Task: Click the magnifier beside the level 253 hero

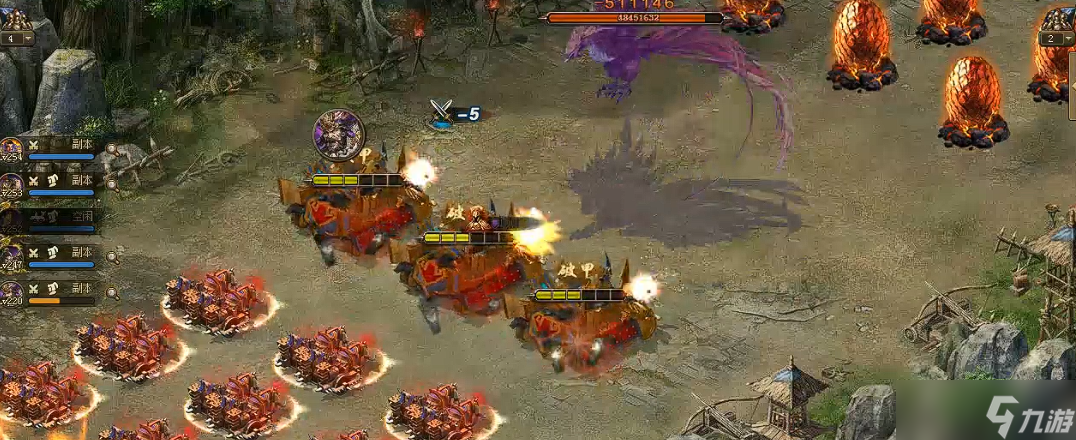Action: 111,186
